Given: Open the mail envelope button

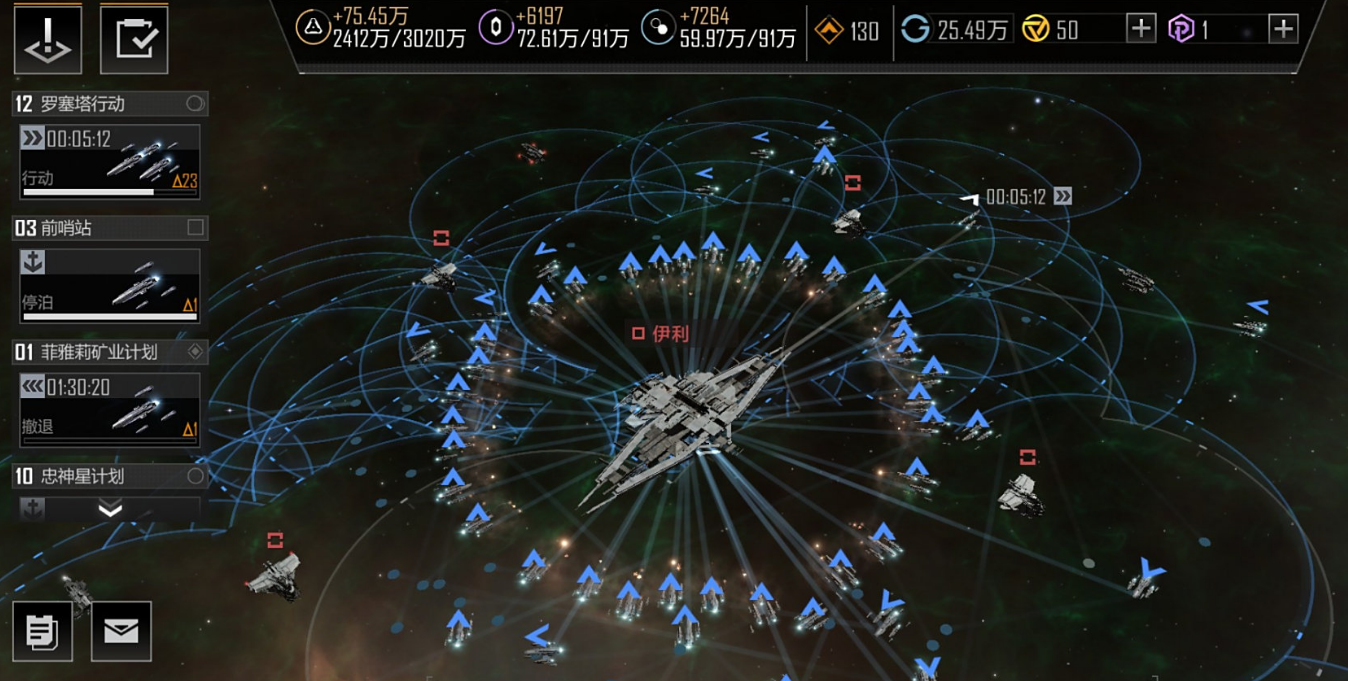Looking at the screenshot, I should coord(121,631).
